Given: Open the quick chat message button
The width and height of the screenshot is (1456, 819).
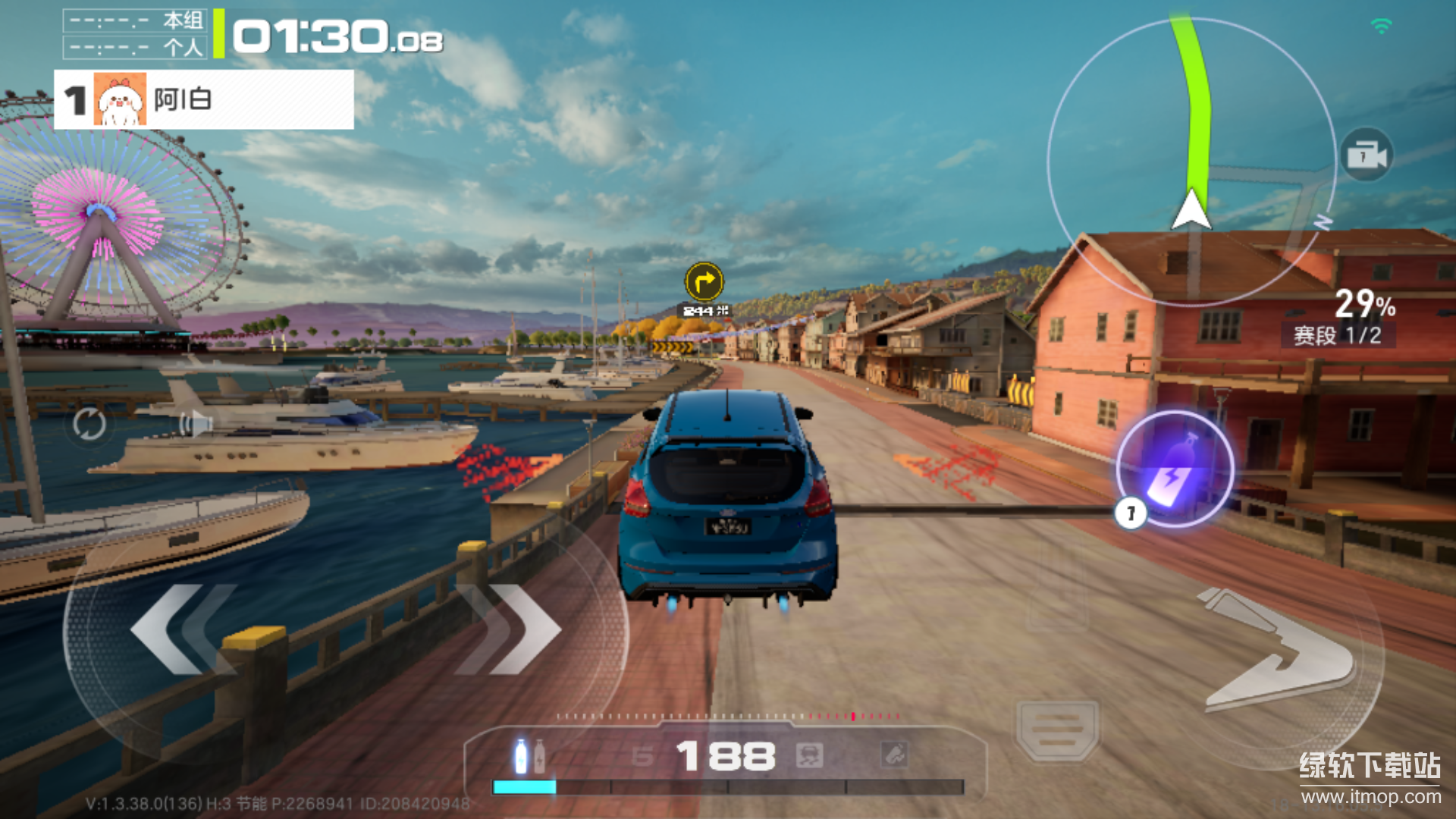Looking at the screenshot, I should (x=1057, y=730).
